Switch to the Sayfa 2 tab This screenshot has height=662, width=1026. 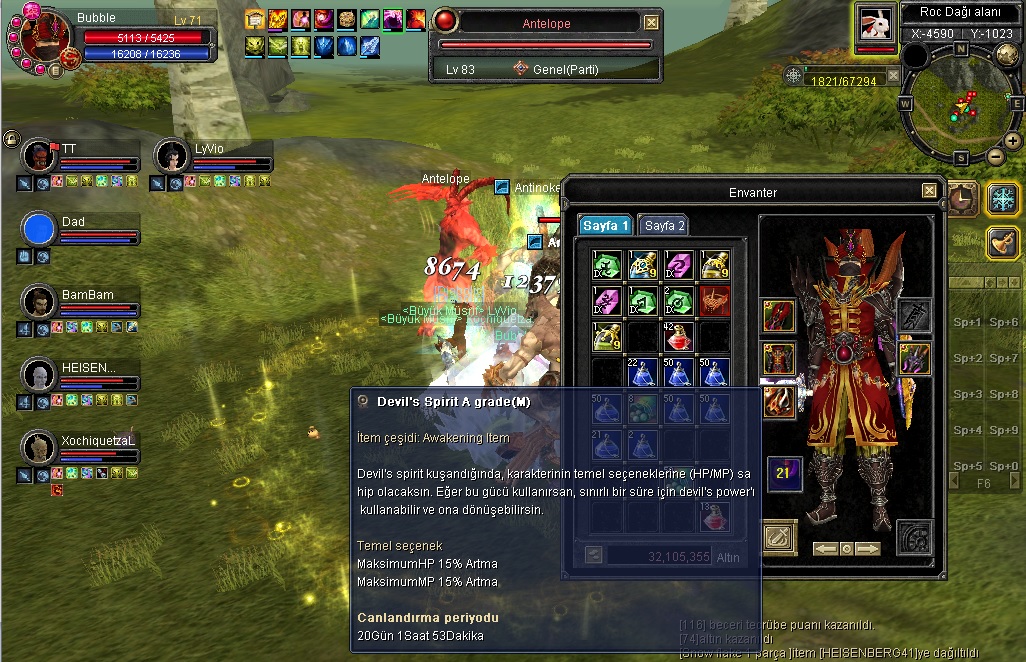point(664,226)
